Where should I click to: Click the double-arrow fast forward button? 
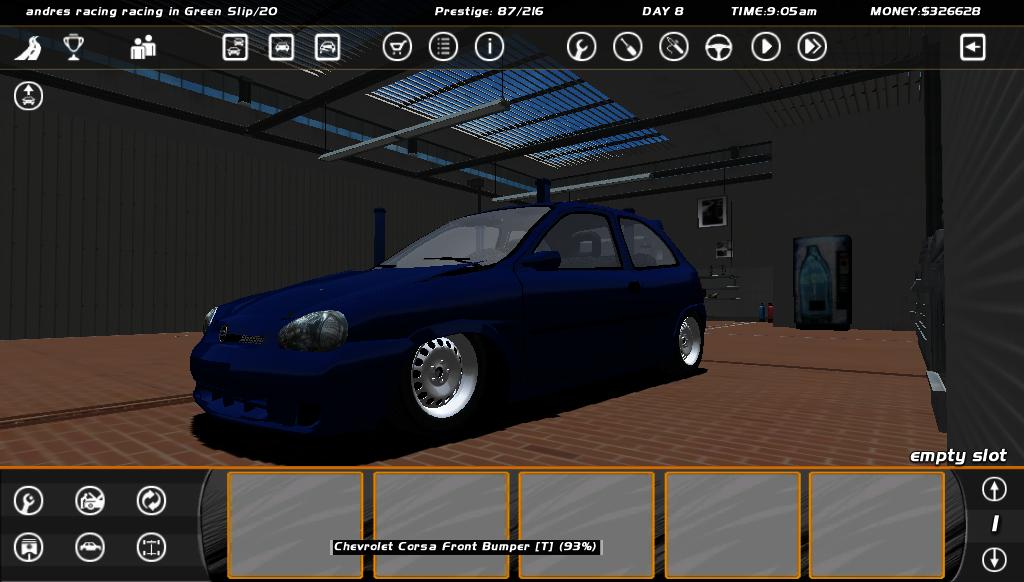[x=811, y=47]
